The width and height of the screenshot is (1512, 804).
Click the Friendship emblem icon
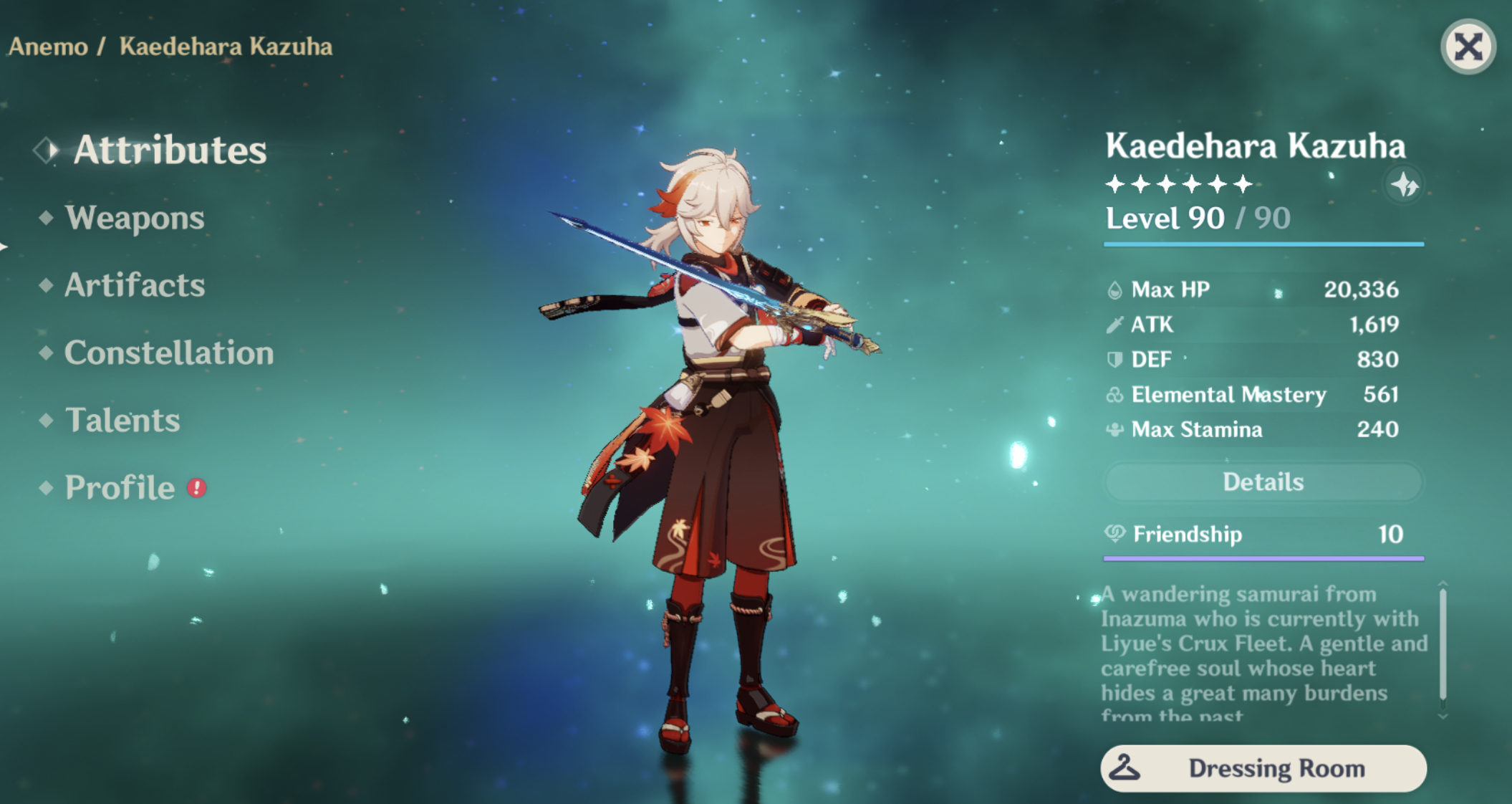coord(1116,534)
